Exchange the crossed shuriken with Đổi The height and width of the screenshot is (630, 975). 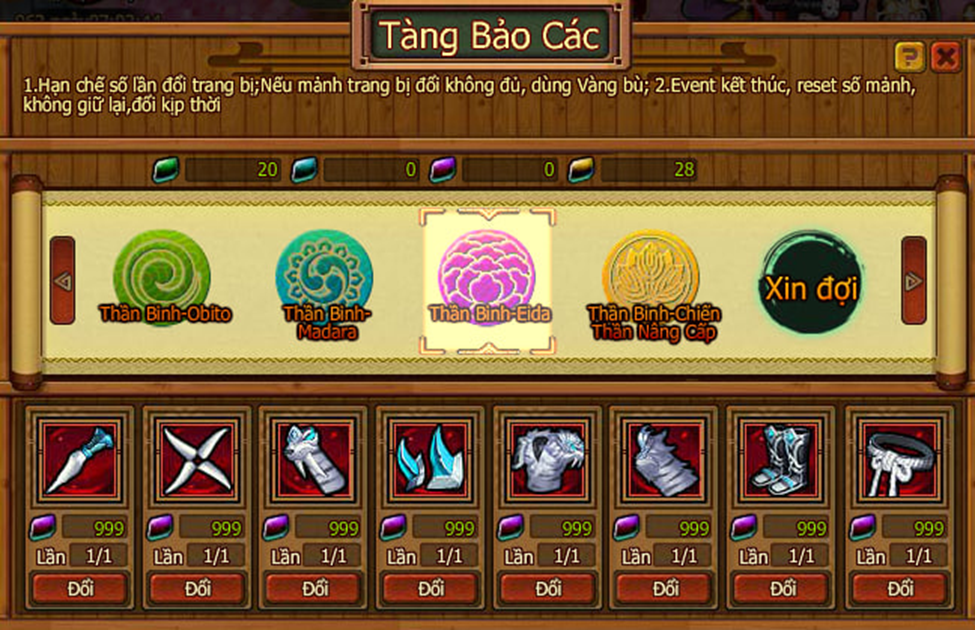click(x=197, y=588)
